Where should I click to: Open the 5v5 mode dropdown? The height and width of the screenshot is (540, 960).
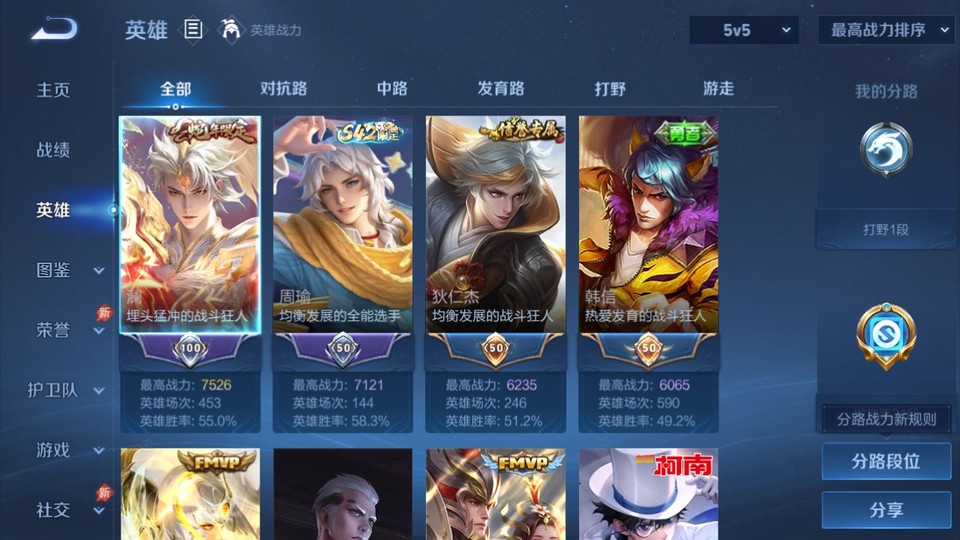tap(744, 30)
